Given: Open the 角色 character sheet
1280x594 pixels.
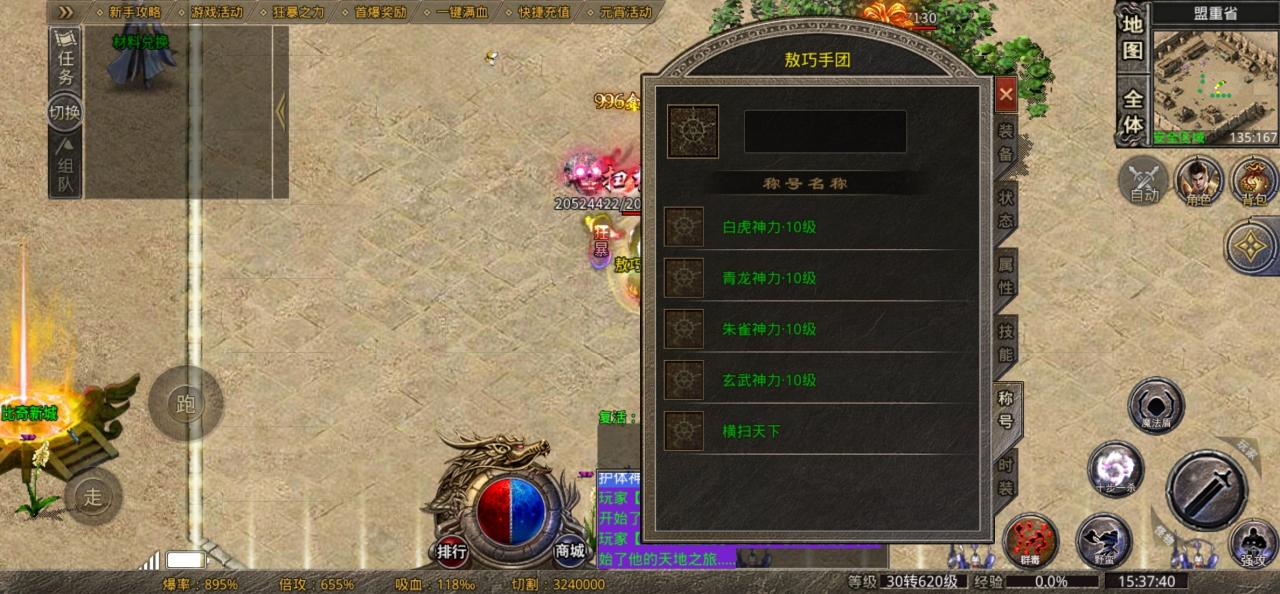Looking at the screenshot, I should (x=1198, y=181).
